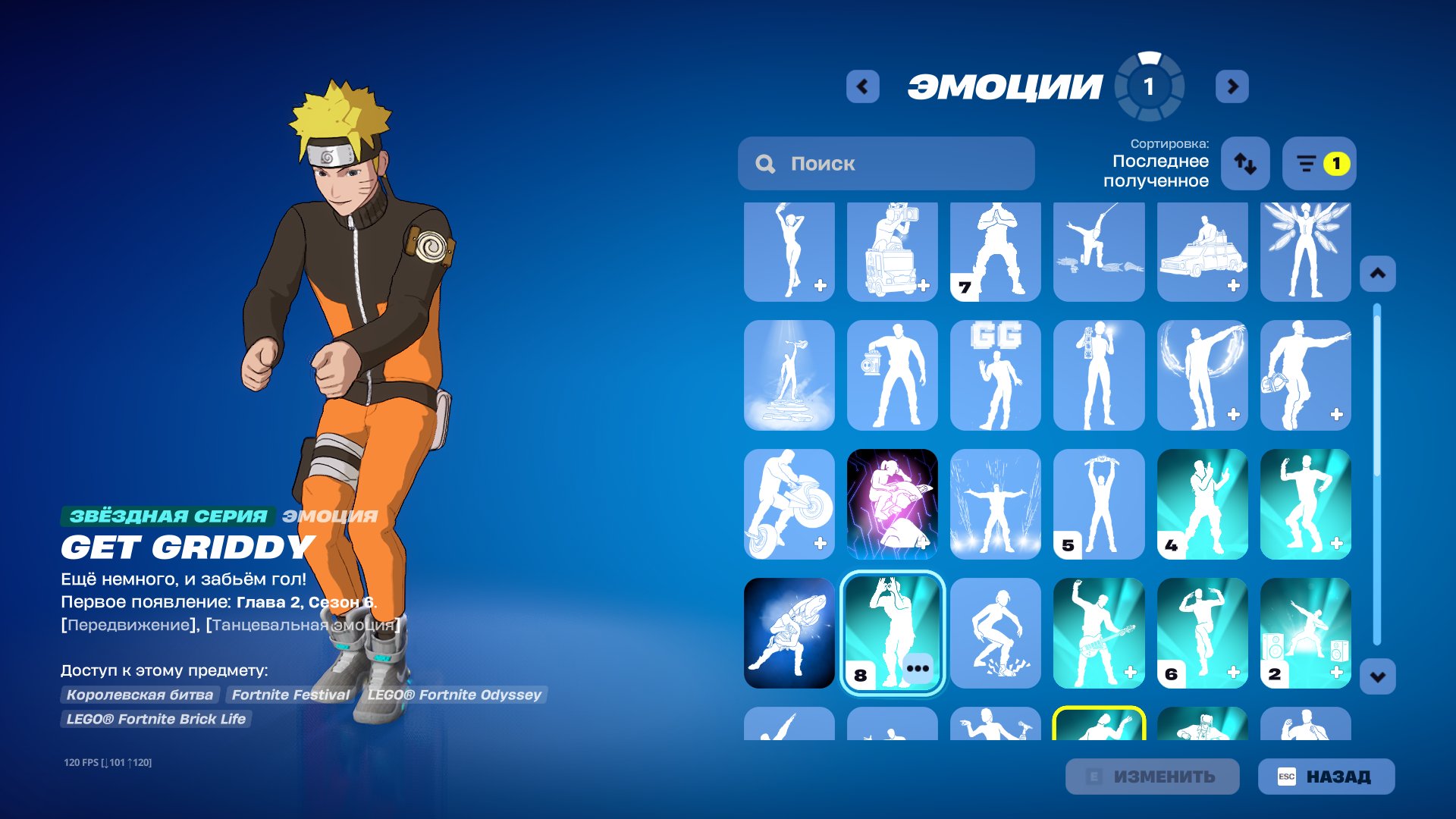
Task: Click the search magnifier icon
Action: (764, 163)
